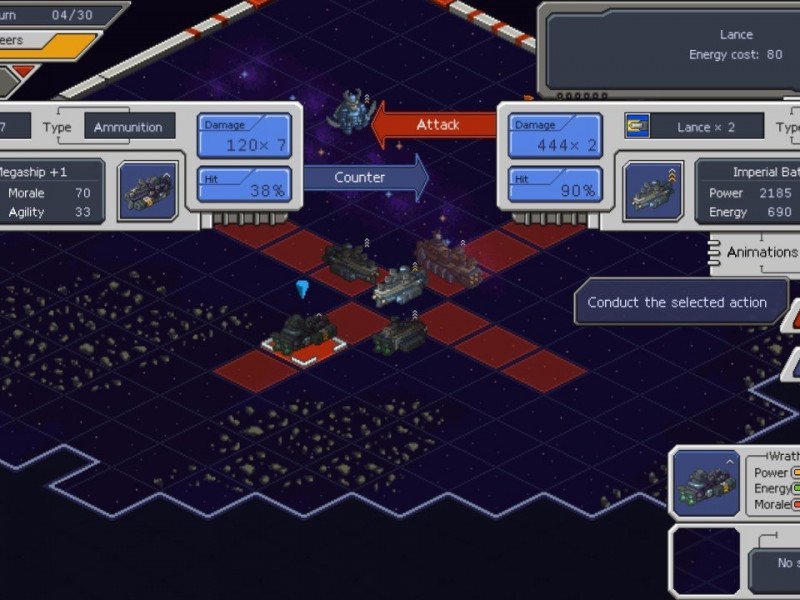This screenshot has width=800, height=600.
Task: Confirm action with the red triangle button
Action: point(791,316)
